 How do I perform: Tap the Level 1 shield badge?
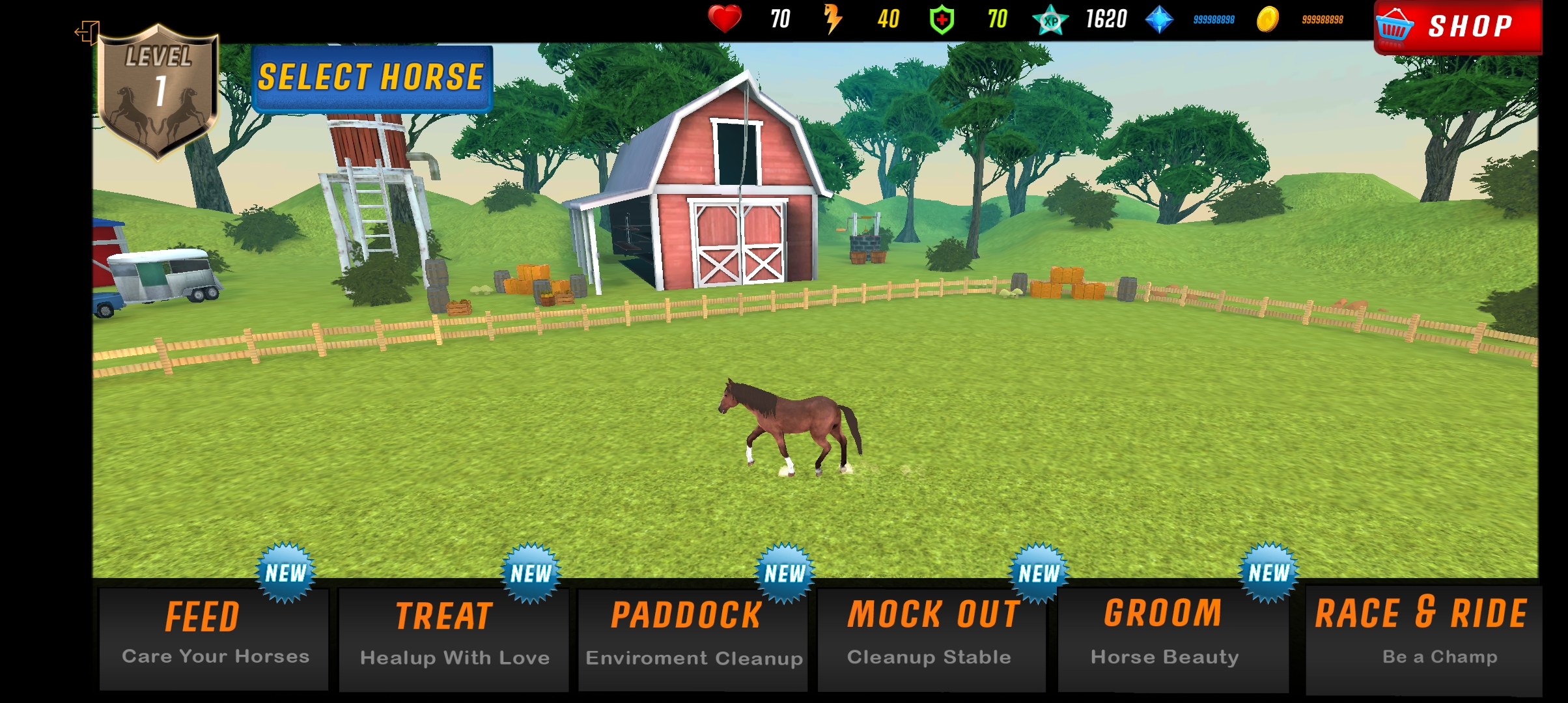(x=158, y=91)
